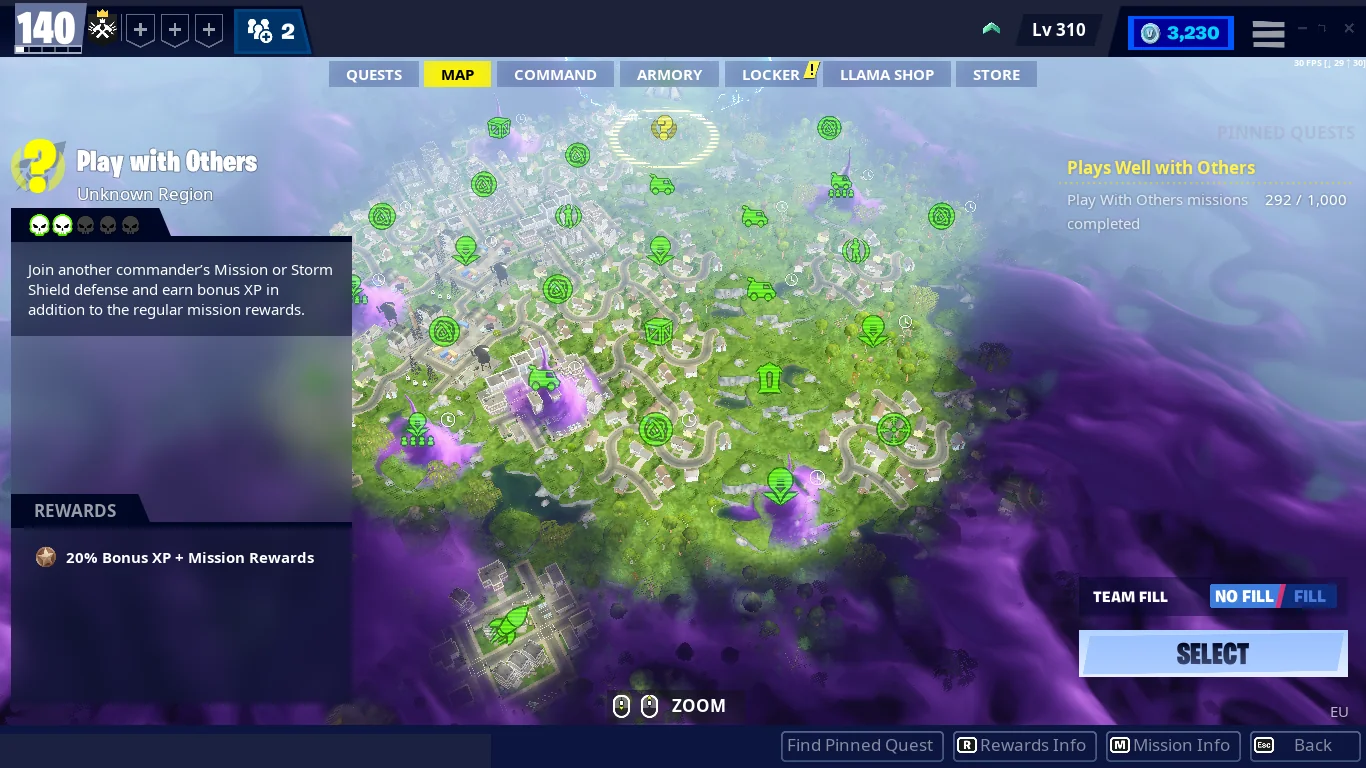The height and width of the screenshot is (768, 1366).
Task: Click a green Ride the Lightning van mission icon
Action: pyautogui.click(x=661, y=185)
